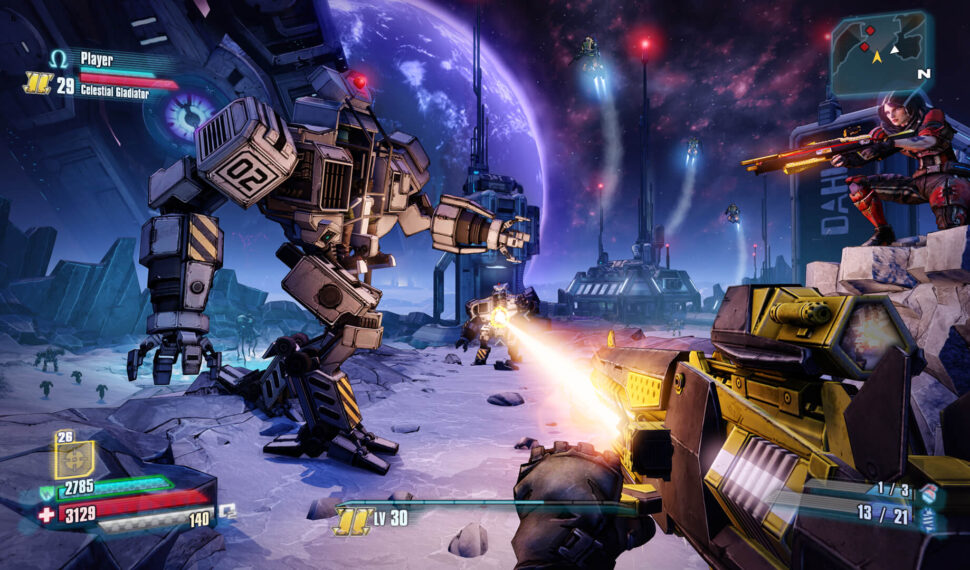Image resolution: width=970 pixels, height=570 pixels.
Task: Activate the crosshair action skill icon
Action: coord(74,460)
